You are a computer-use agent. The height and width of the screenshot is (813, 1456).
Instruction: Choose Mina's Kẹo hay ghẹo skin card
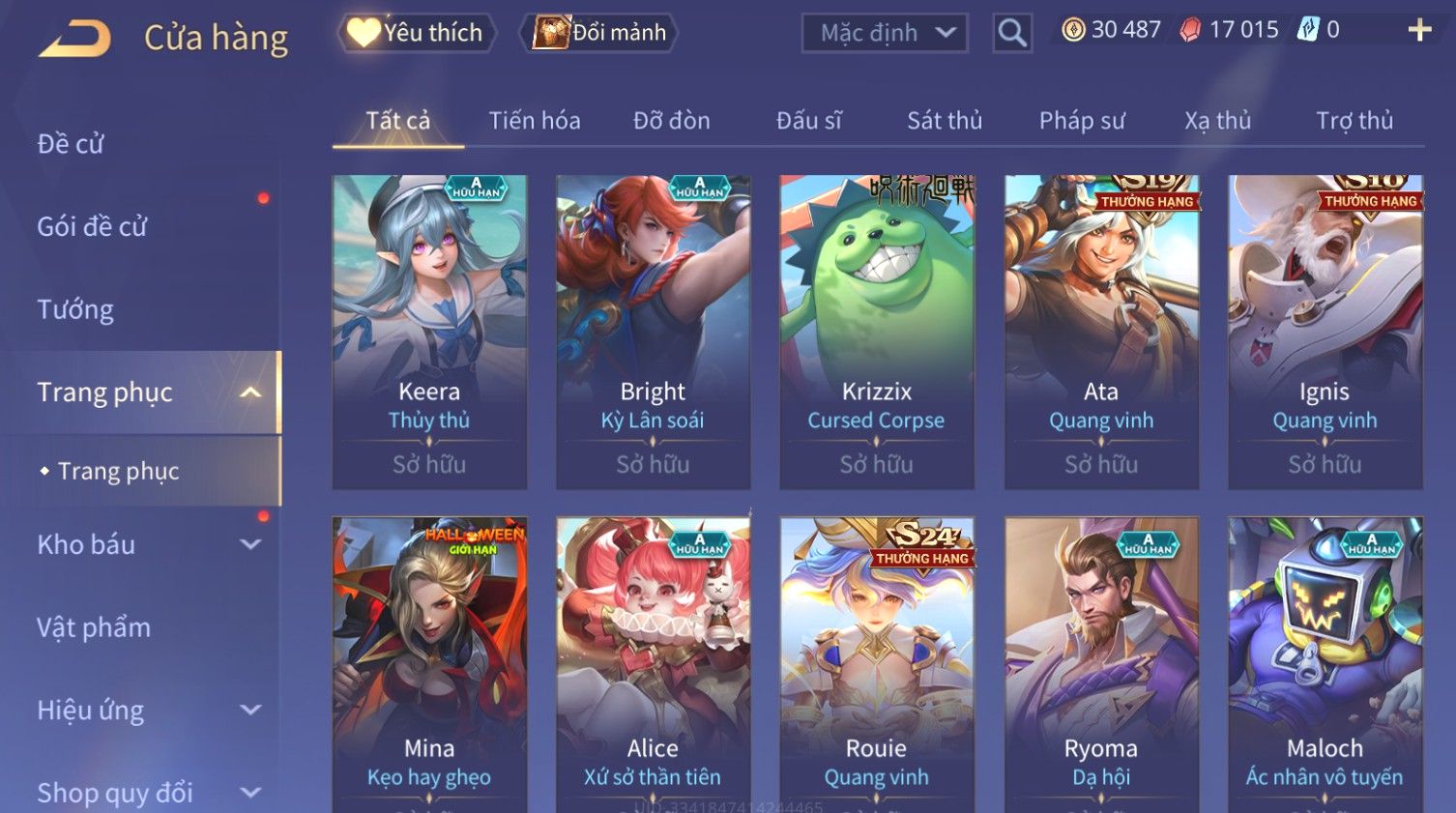click(429, 667)
